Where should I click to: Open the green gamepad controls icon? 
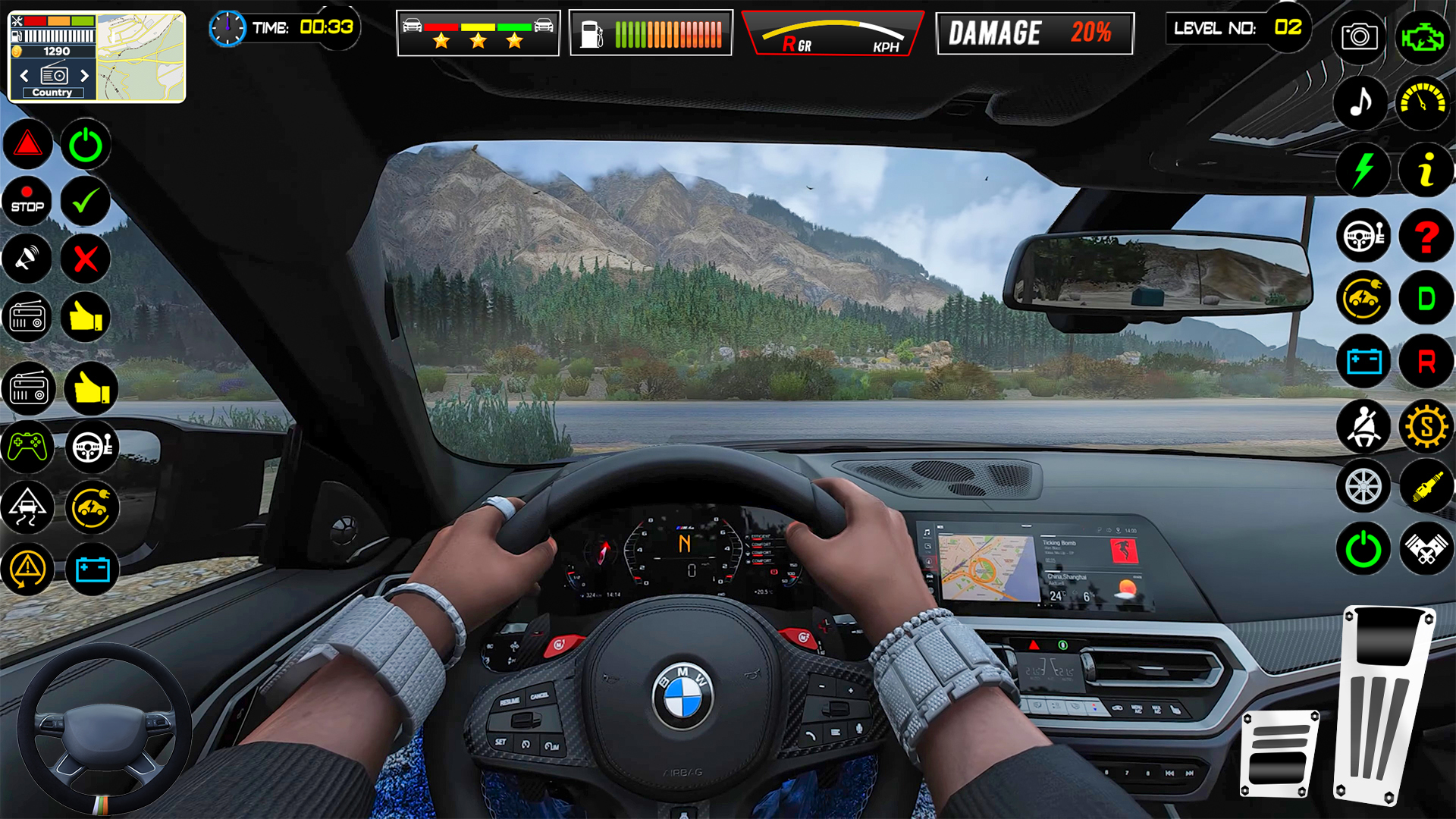pyautogui.click(x=27, y=447)
